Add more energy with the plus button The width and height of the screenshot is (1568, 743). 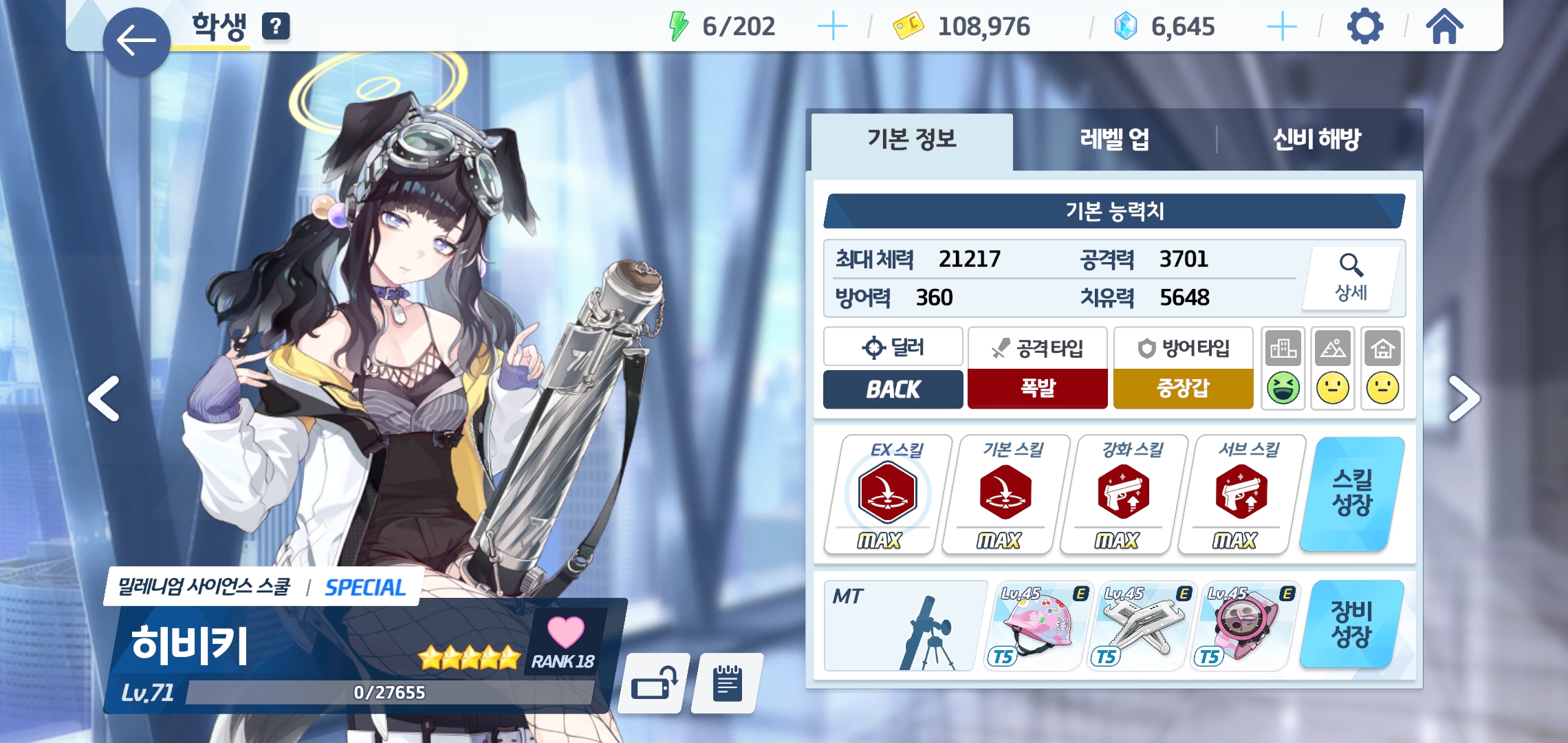tap(832, 27)
